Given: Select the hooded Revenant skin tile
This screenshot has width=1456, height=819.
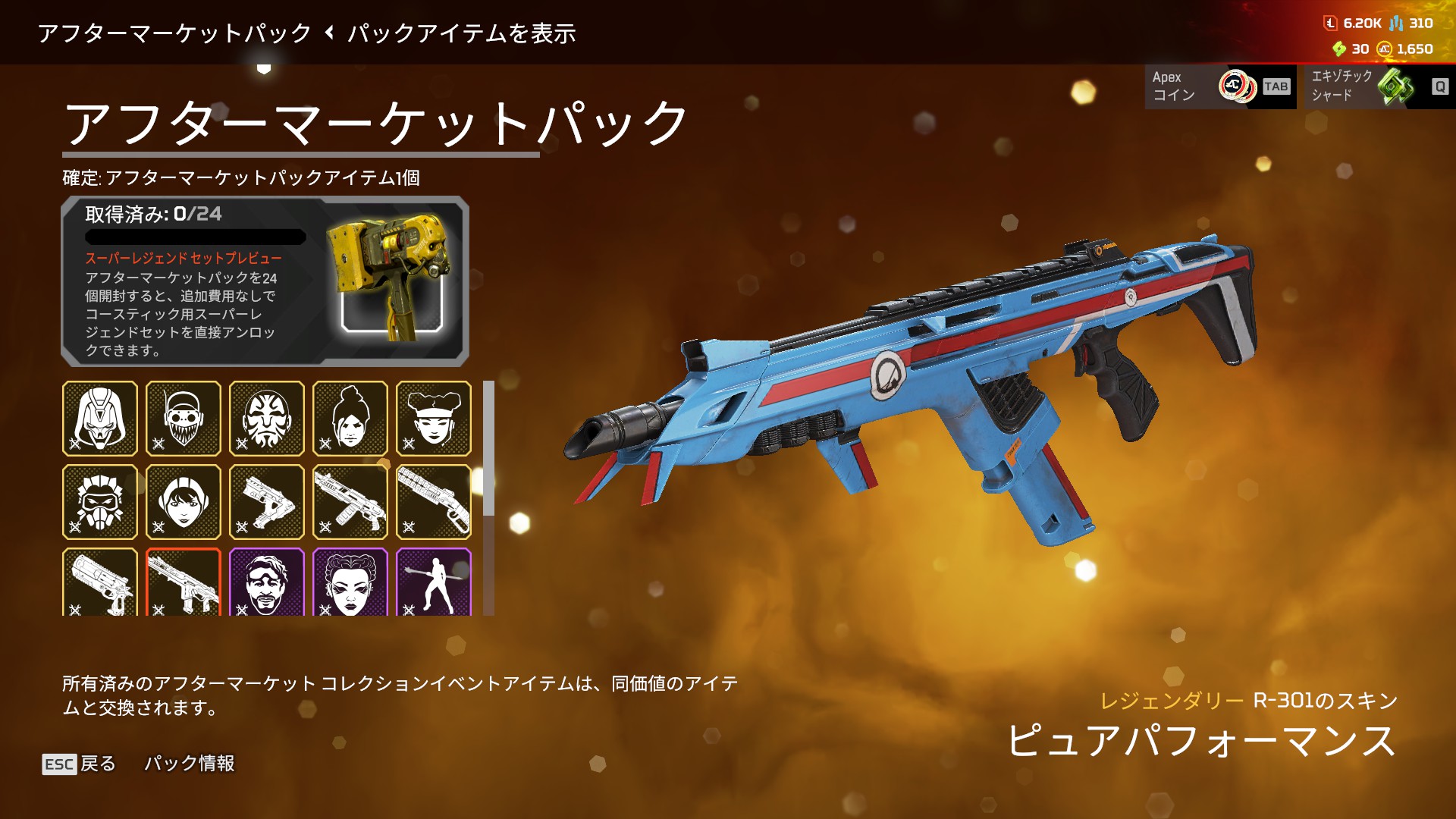Looking at the screenshot, I should (x=100, y=419).
